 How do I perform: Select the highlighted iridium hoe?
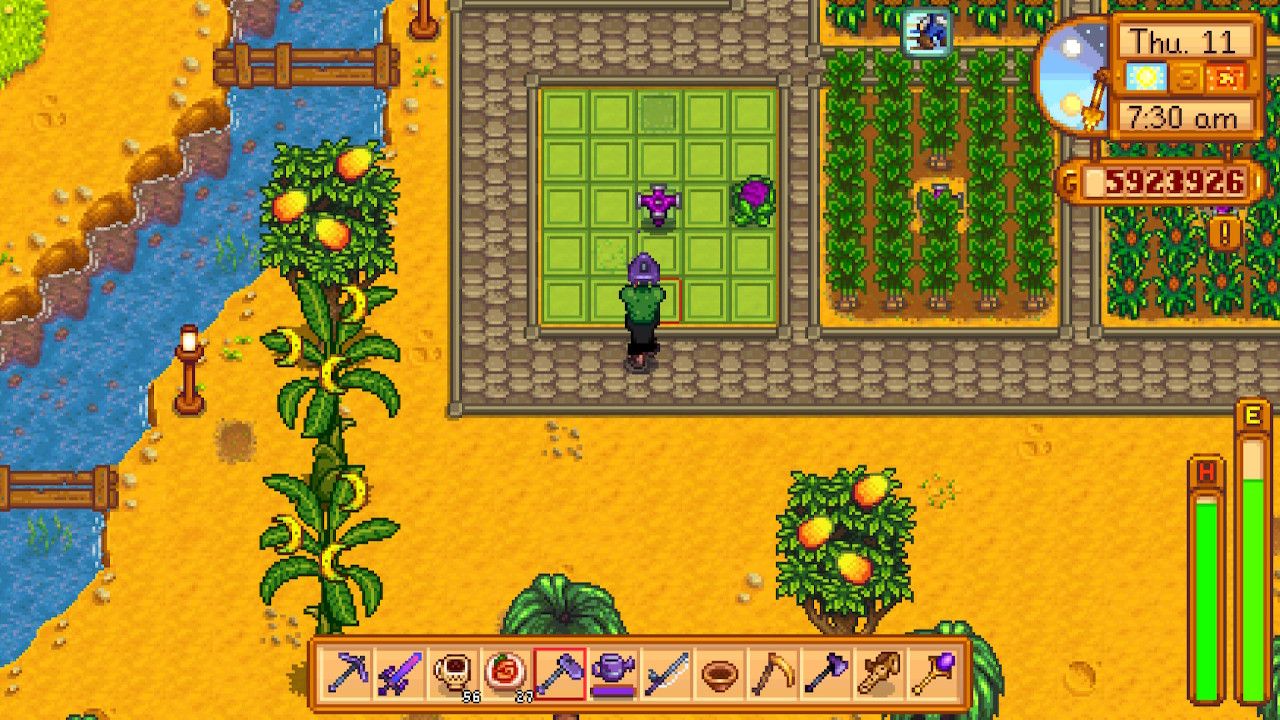point(557,672)
